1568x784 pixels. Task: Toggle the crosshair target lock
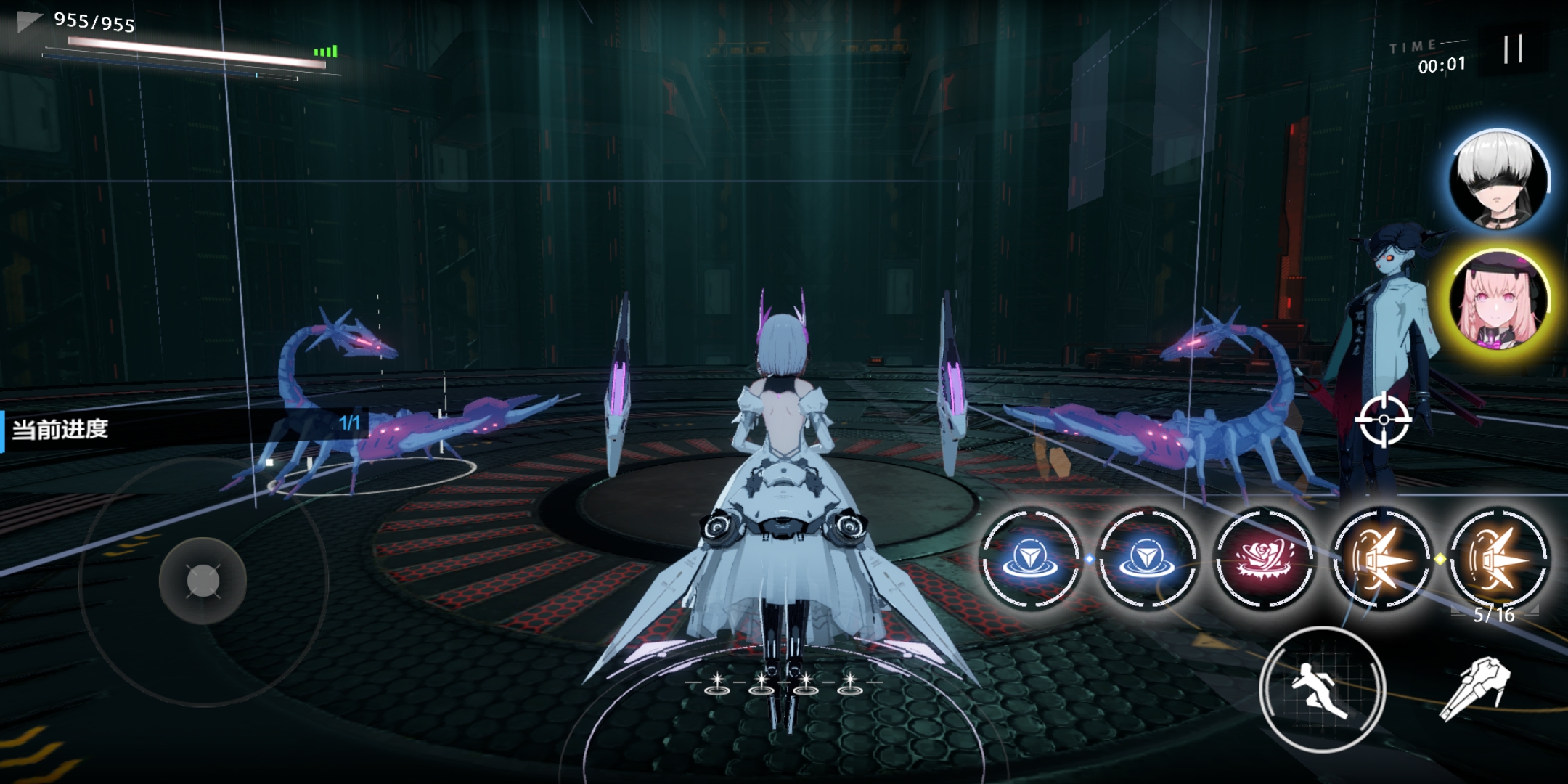(x=1384, y=420)
